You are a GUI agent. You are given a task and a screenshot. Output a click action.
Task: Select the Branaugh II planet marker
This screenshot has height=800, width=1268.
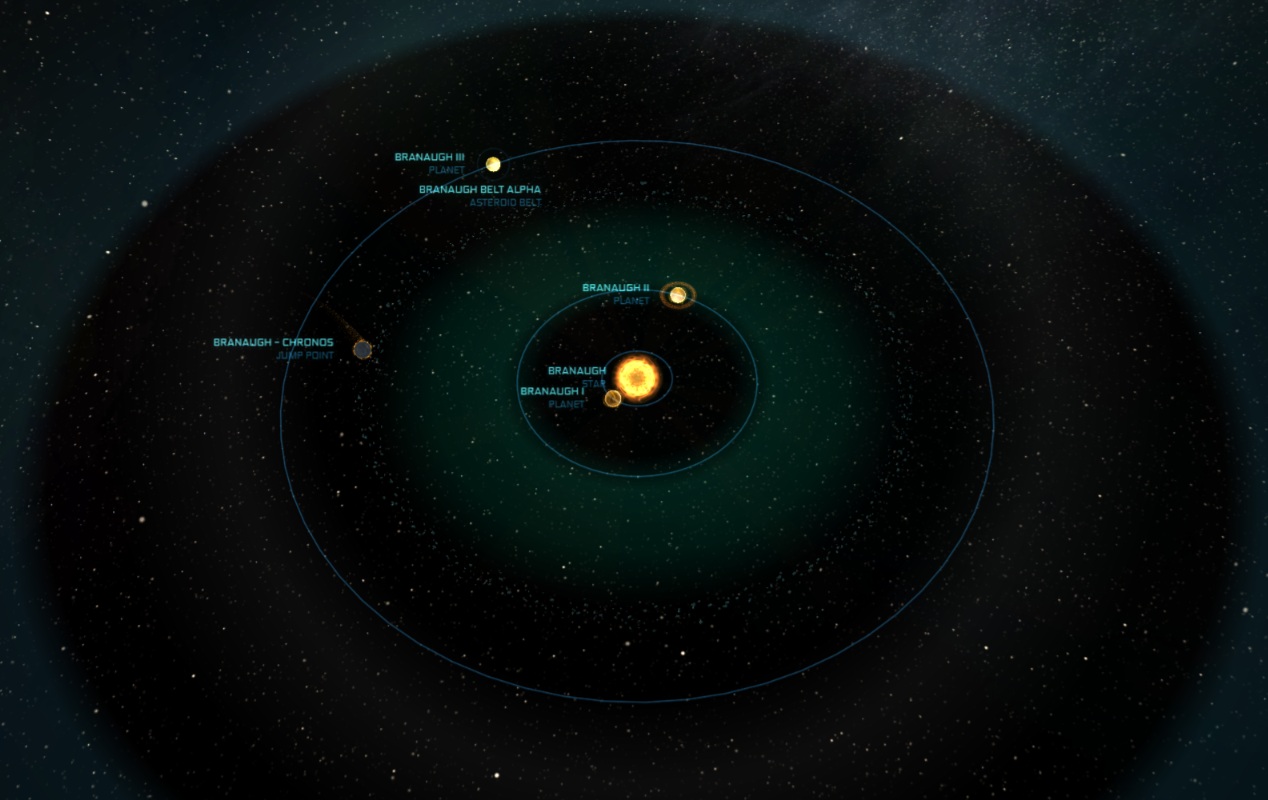(678, 295)
